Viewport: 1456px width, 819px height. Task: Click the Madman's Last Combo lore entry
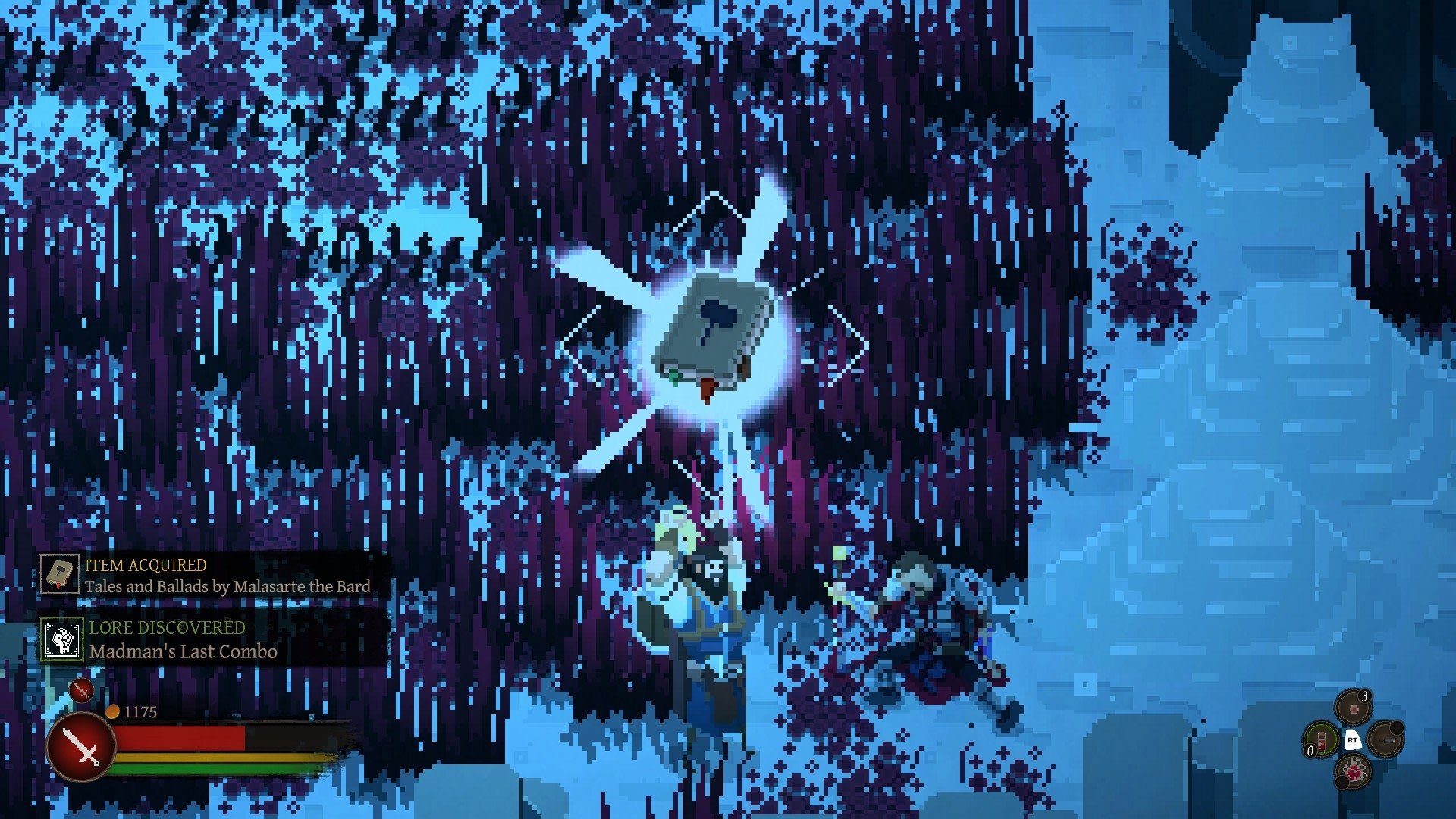[182, 651]
